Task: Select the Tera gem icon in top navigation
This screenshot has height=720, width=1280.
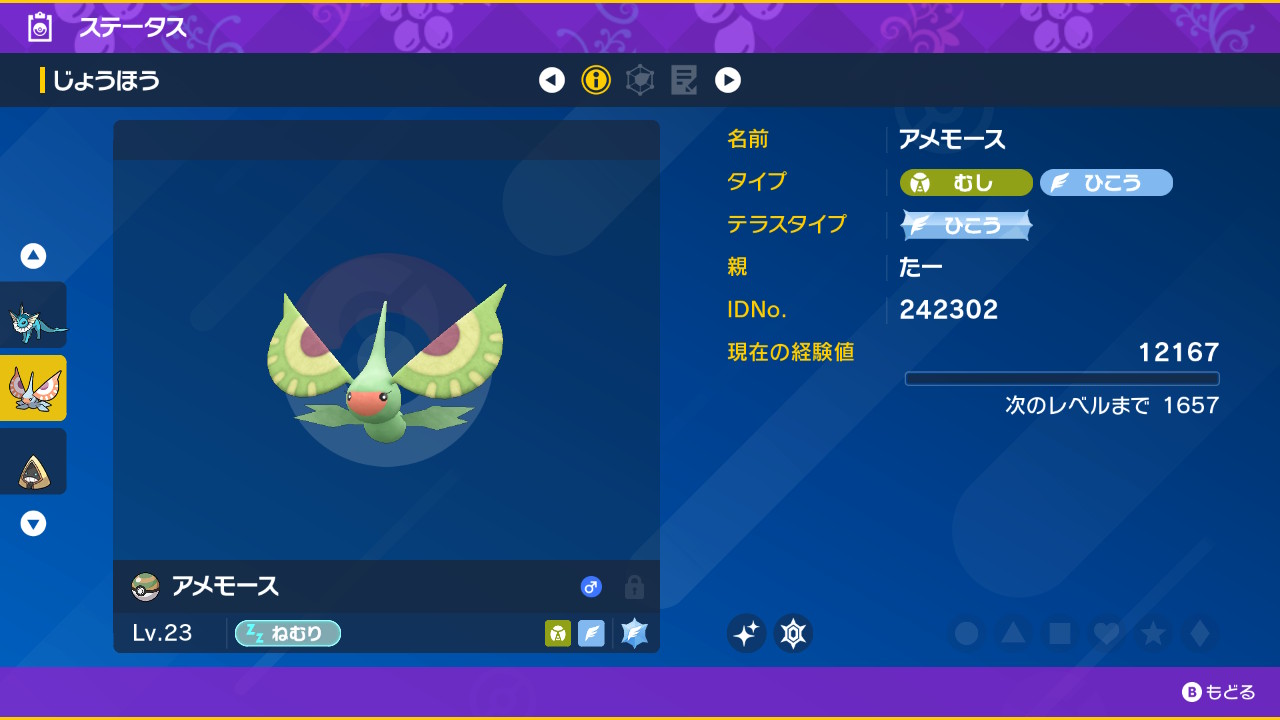Action: coord(640,80)
